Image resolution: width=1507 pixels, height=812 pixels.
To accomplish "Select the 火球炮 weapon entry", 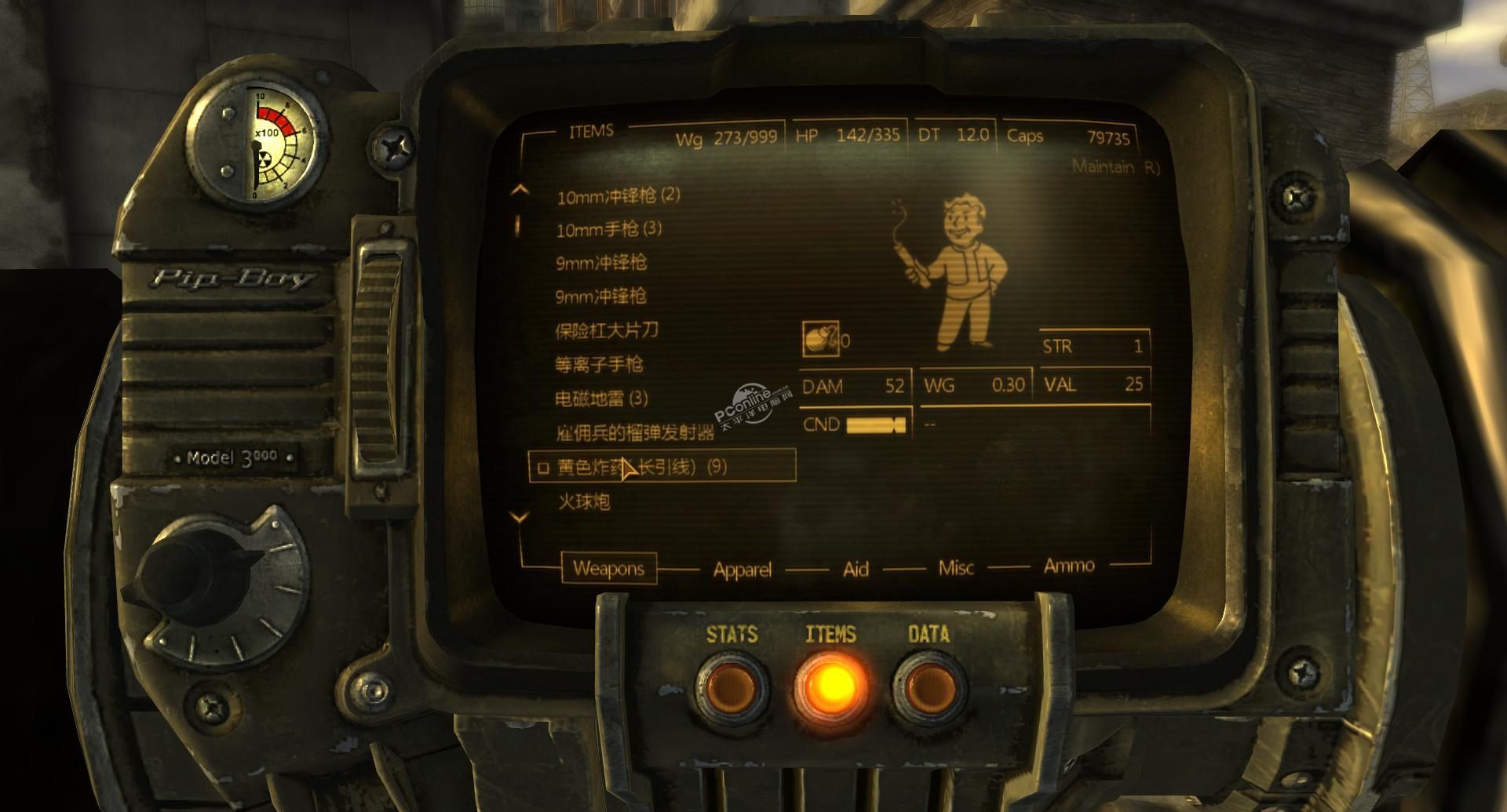I will click(584, 501).
